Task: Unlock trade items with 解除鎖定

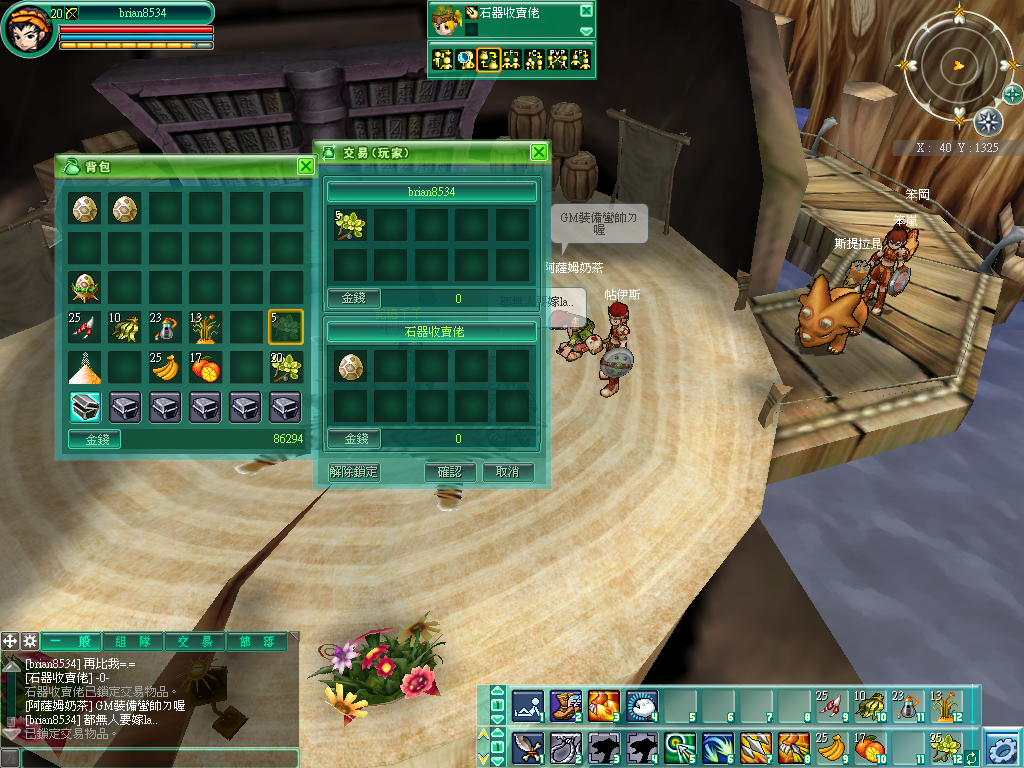Action: (354, 472)
